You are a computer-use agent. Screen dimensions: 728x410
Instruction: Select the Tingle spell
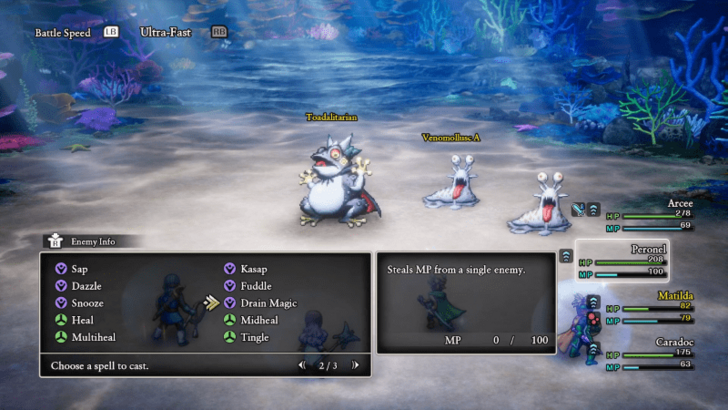coord(254,337)
